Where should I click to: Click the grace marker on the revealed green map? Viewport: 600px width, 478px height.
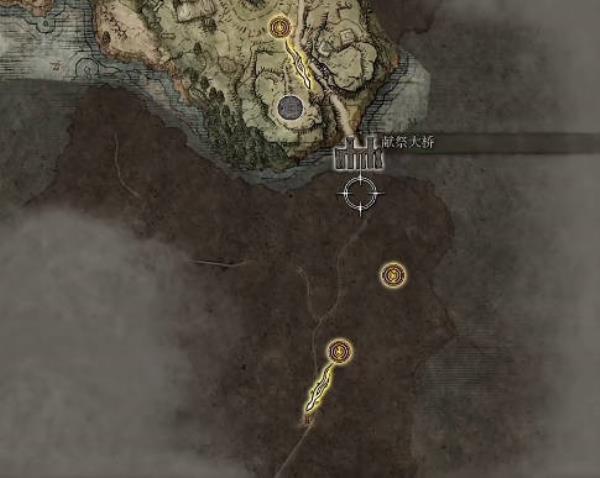tap(280, 27)
